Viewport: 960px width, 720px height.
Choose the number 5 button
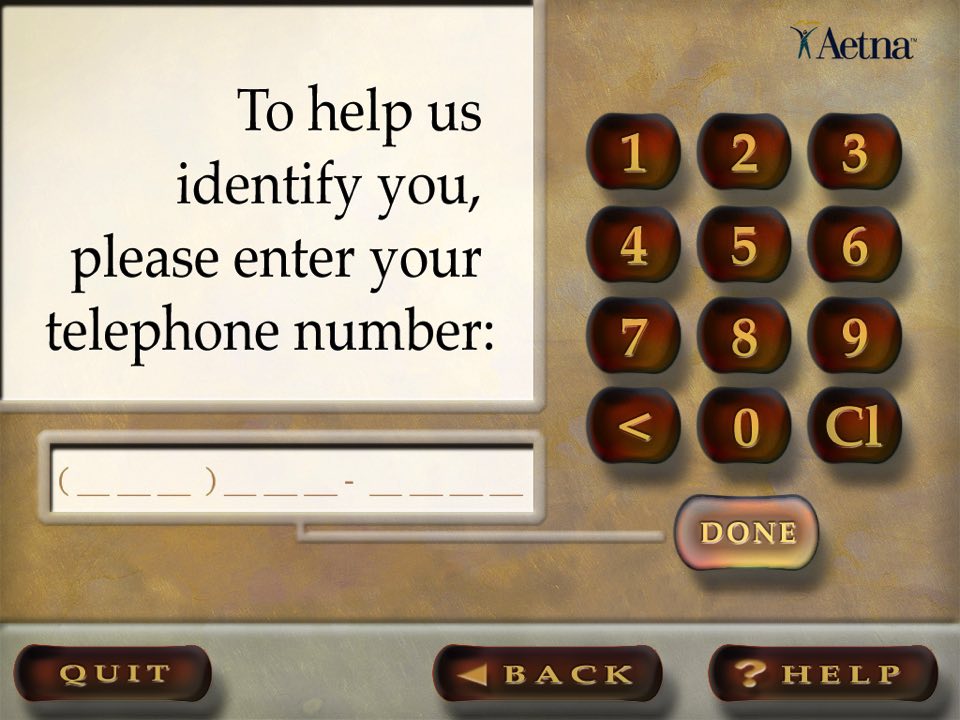743,246
